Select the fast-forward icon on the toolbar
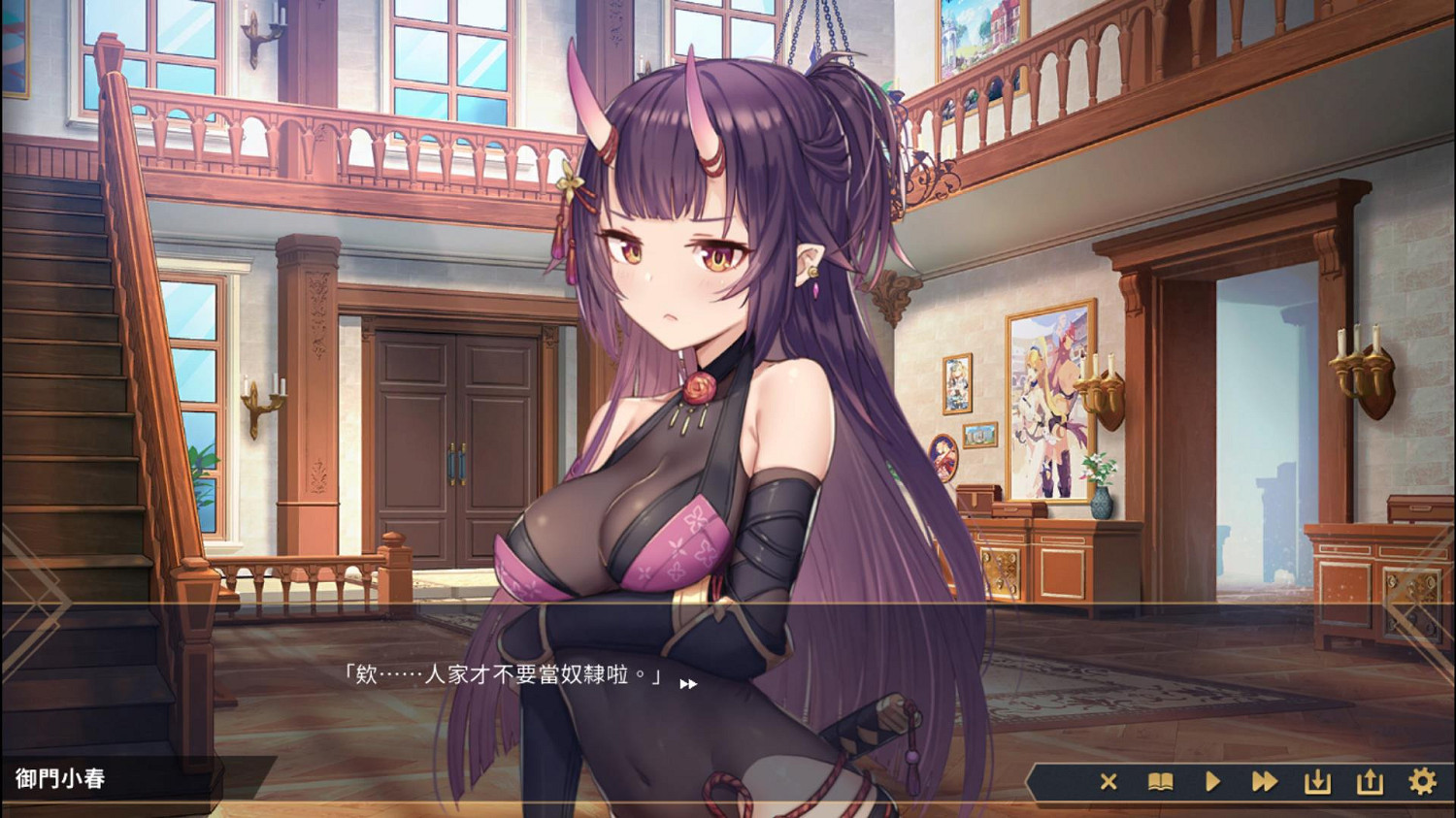The height and width of the screenshot is (818, 1456). click(x=1265, y=781)
